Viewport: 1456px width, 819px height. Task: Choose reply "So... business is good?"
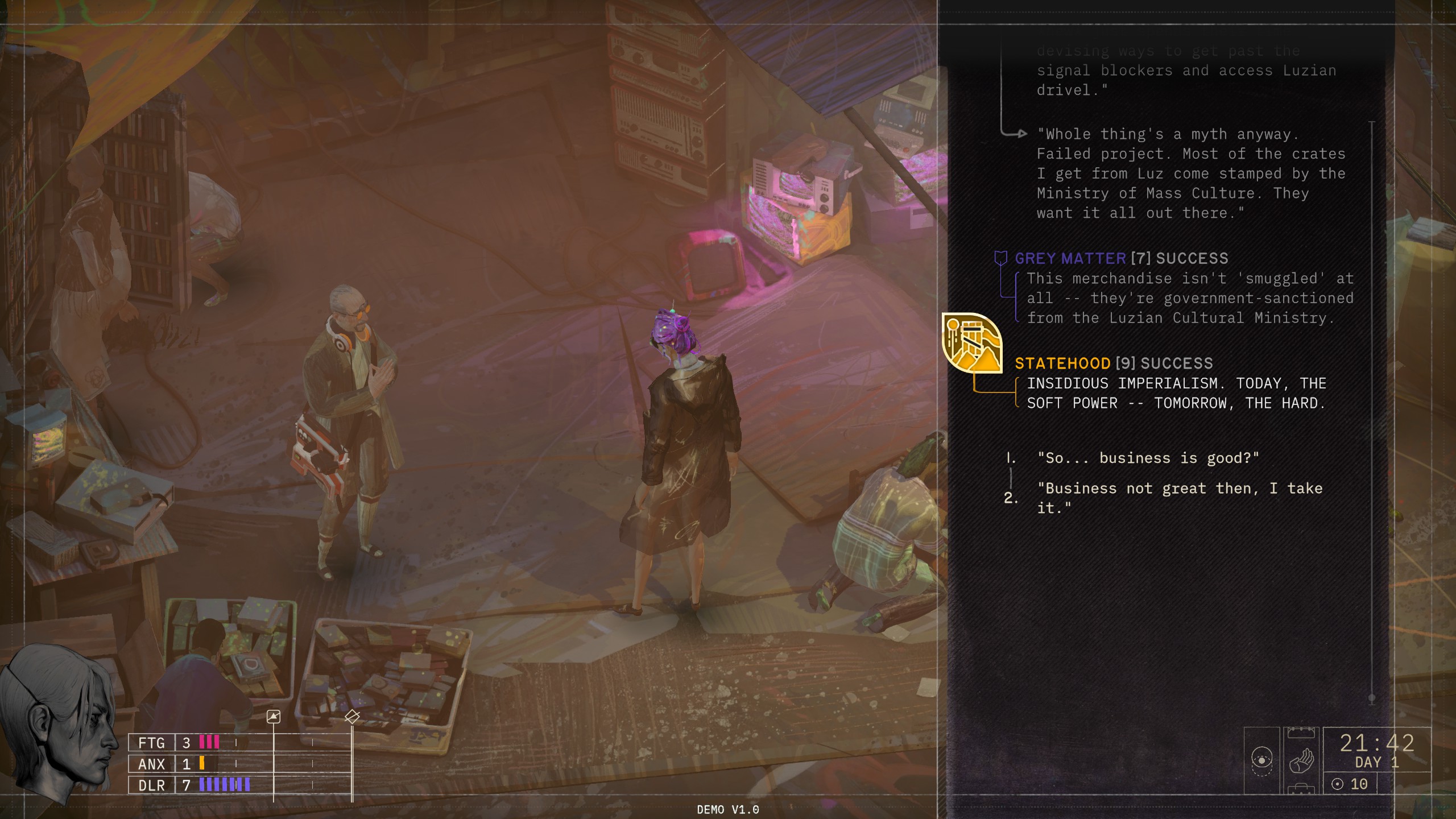[1148, 458]
